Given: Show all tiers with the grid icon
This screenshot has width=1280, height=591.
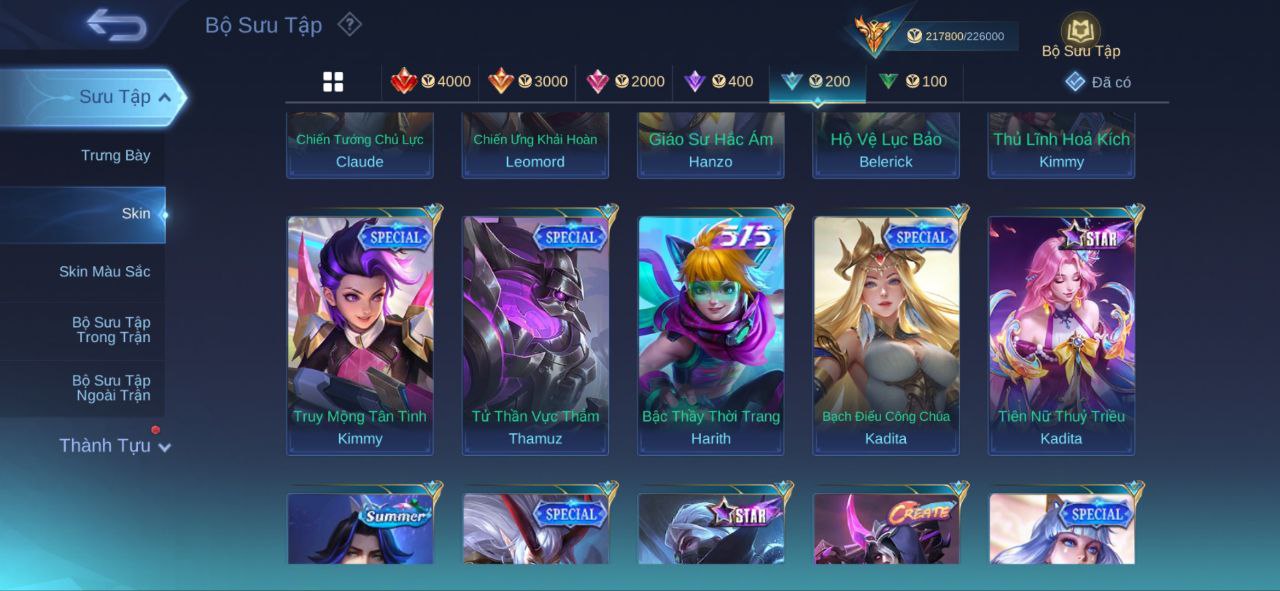Looking at the screenshot, I should point(333,82).
